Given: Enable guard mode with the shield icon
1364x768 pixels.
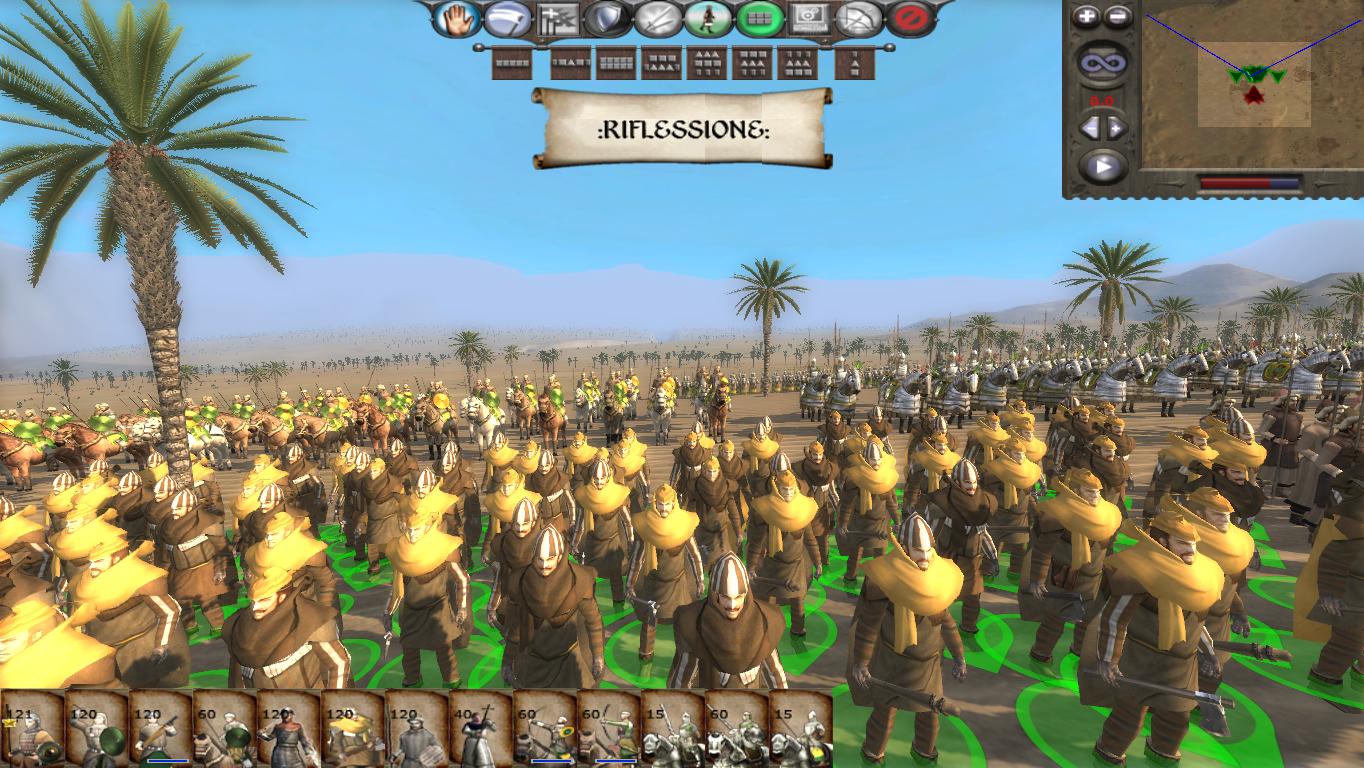Looking at the screenshot, I should [x=606, y=17].
